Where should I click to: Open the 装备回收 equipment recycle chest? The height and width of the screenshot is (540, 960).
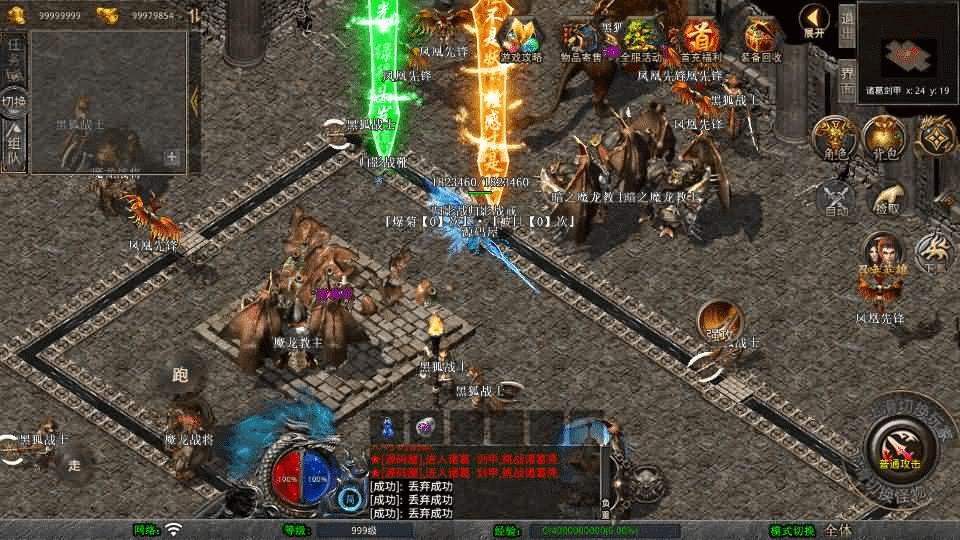click(x=760, y=38)
